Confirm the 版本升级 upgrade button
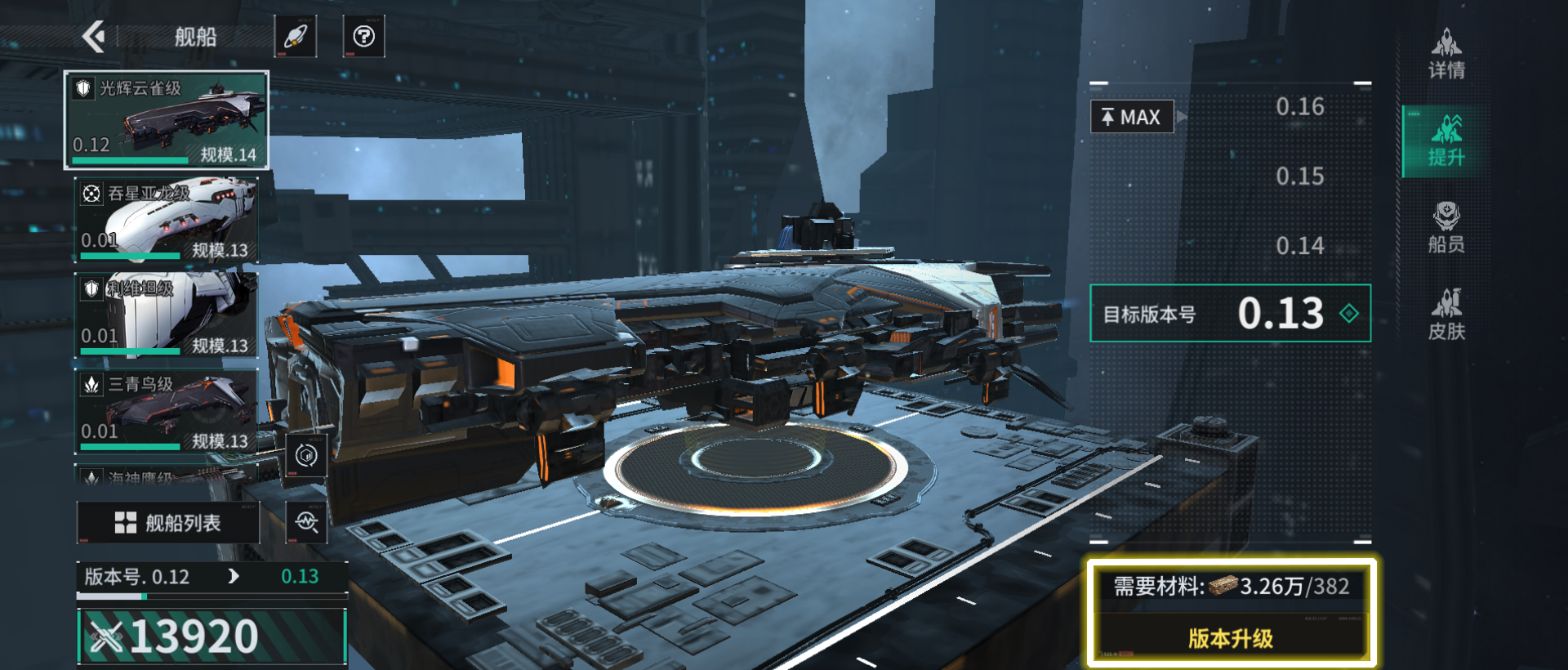The height and width of the screenshot is (670, 1568). pos(1230,638)
